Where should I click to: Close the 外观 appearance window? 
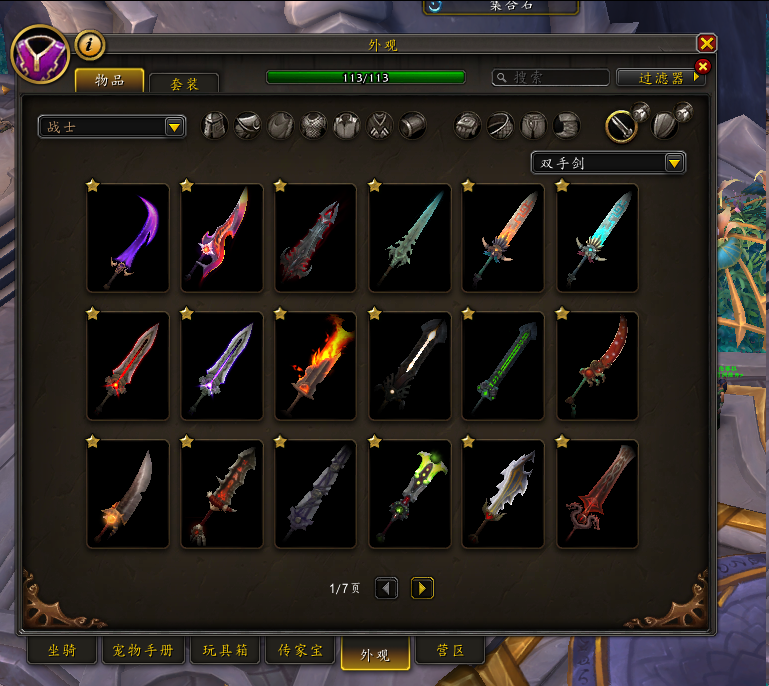click(x=707, y=43)
